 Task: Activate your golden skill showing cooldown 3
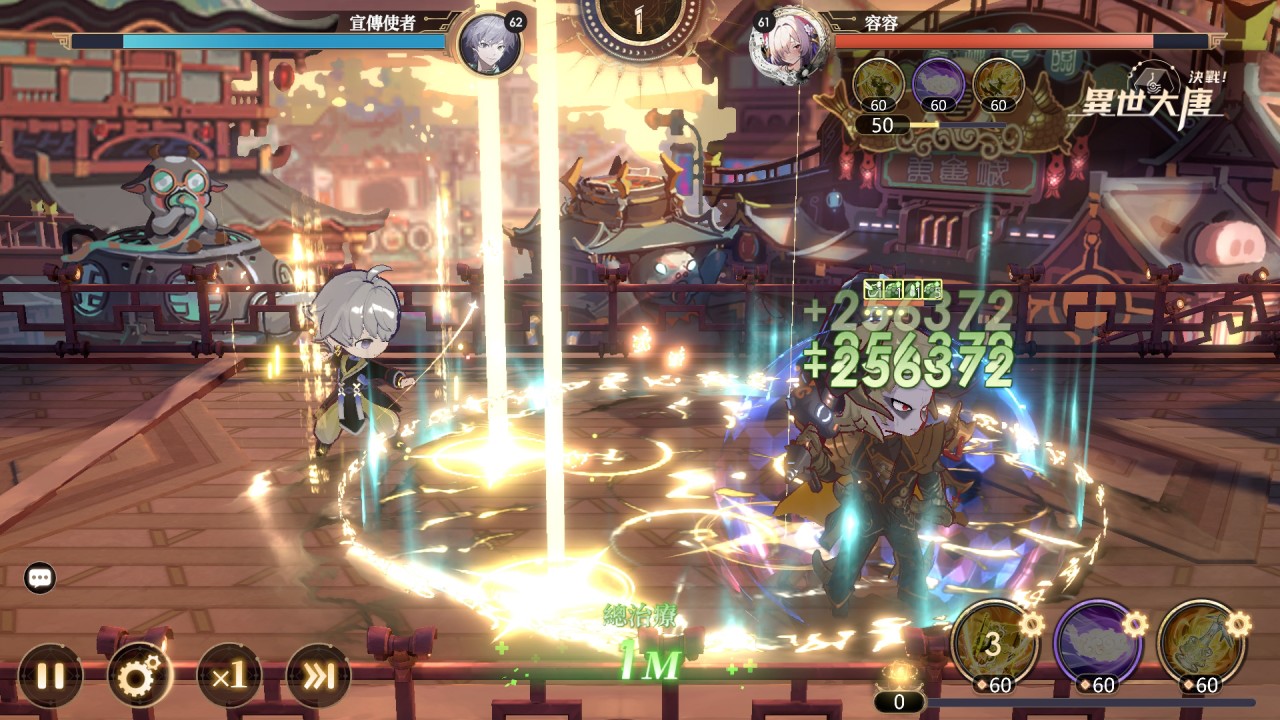[x=991, y=643]
